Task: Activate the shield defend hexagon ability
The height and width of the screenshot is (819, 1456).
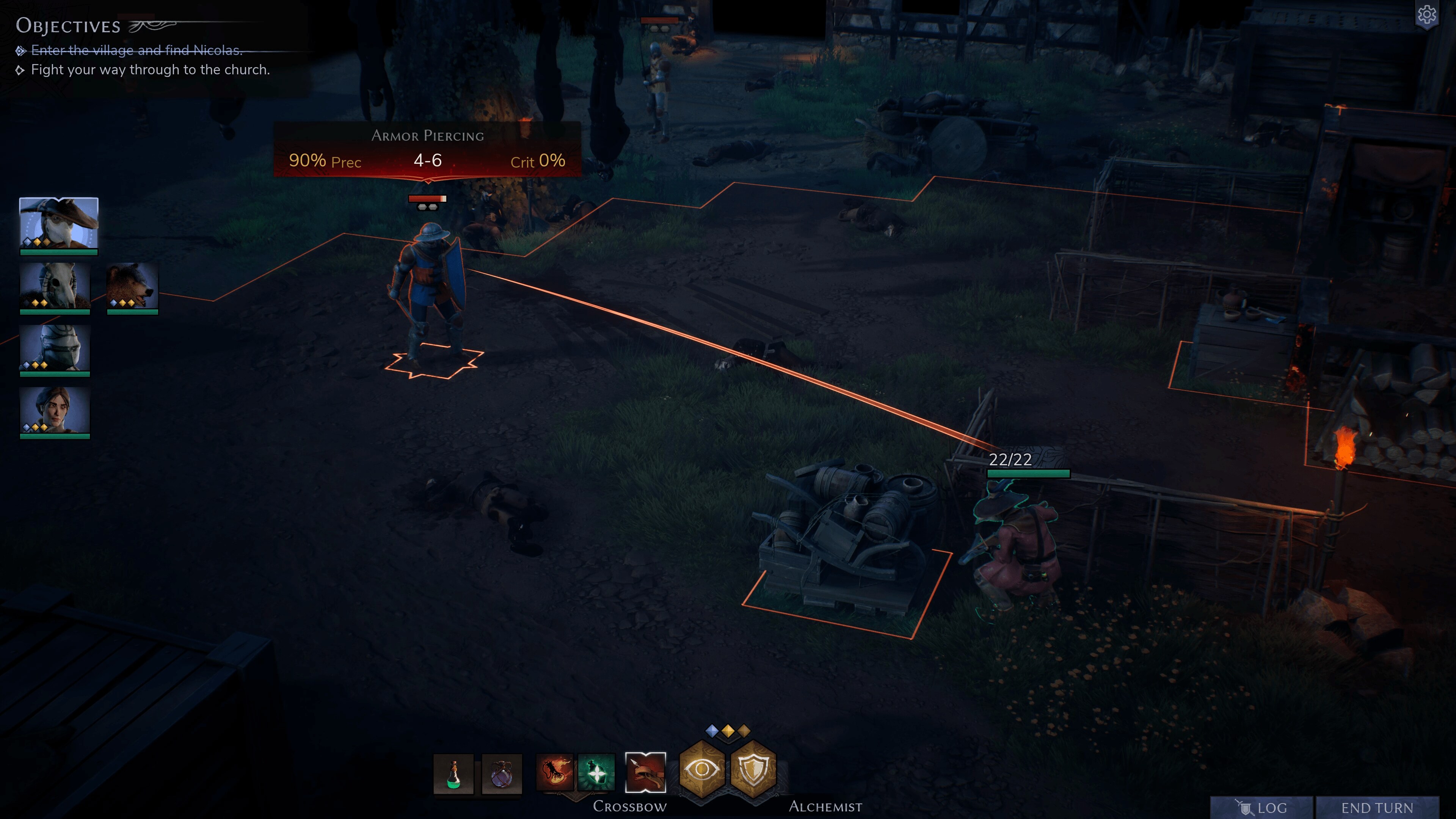Action: [x=753, y=769]
